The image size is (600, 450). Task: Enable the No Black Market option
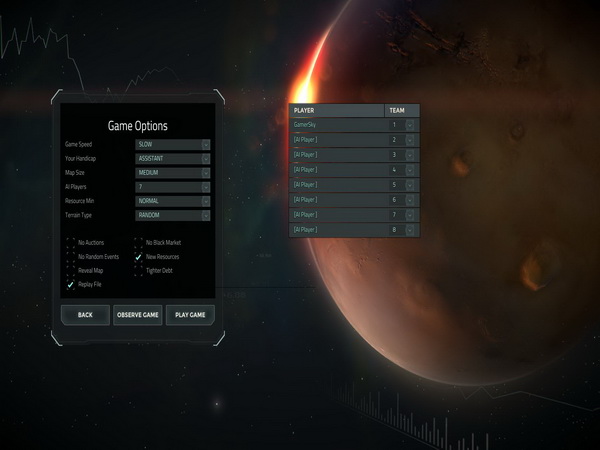coord(139,243)
